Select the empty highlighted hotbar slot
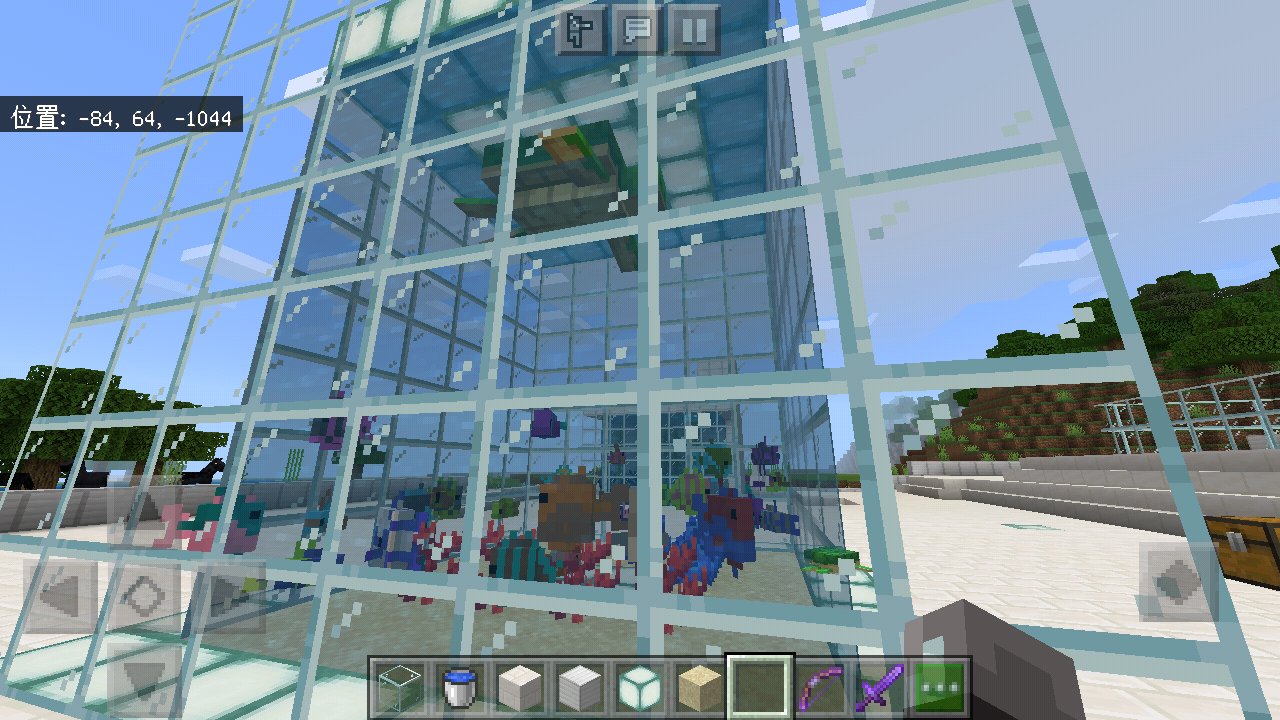Viewport: 1280px width, 720px height. [x=760, y=685]
